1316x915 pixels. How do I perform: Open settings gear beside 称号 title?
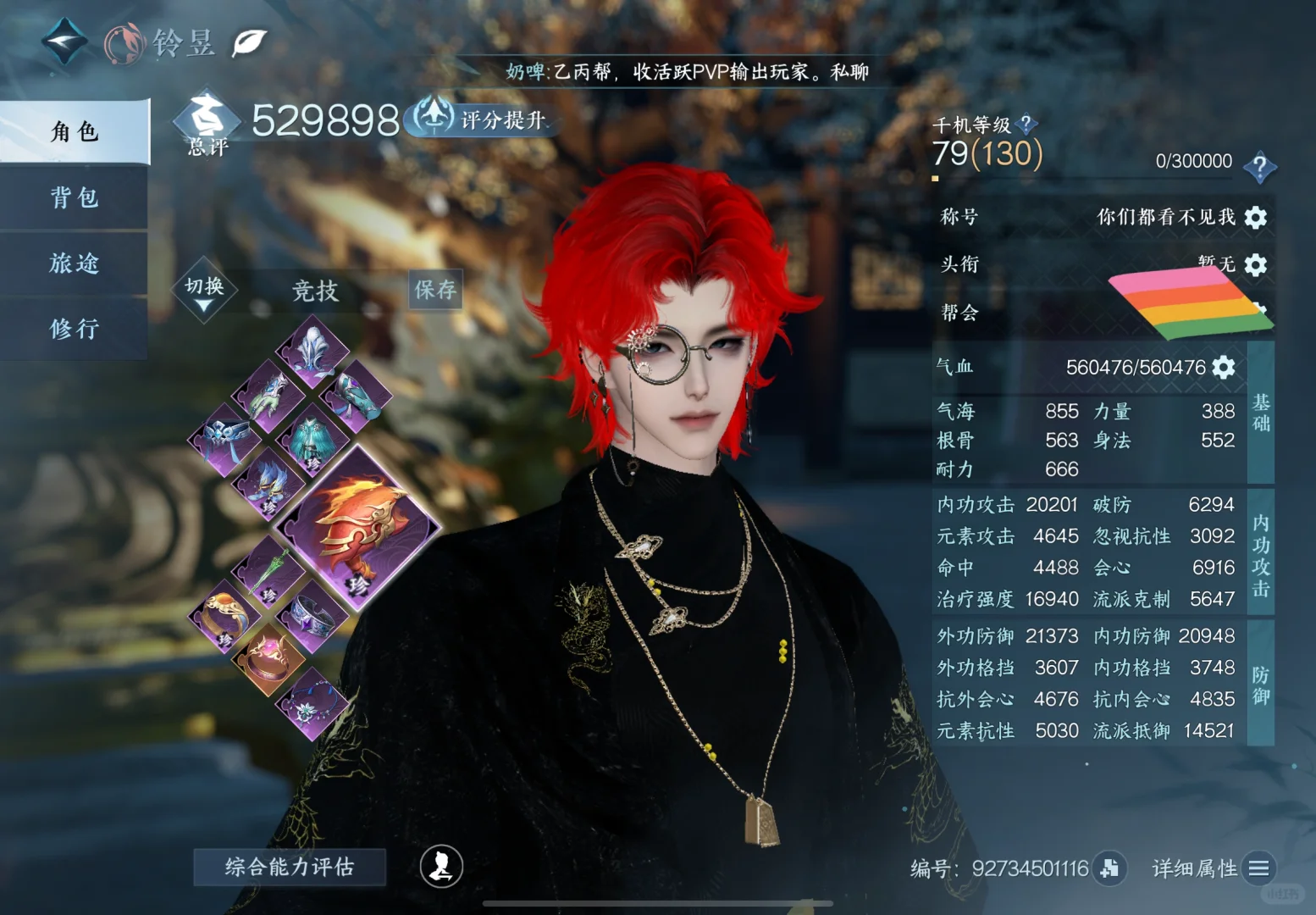pyautogui.click(x=1256, y=218)
